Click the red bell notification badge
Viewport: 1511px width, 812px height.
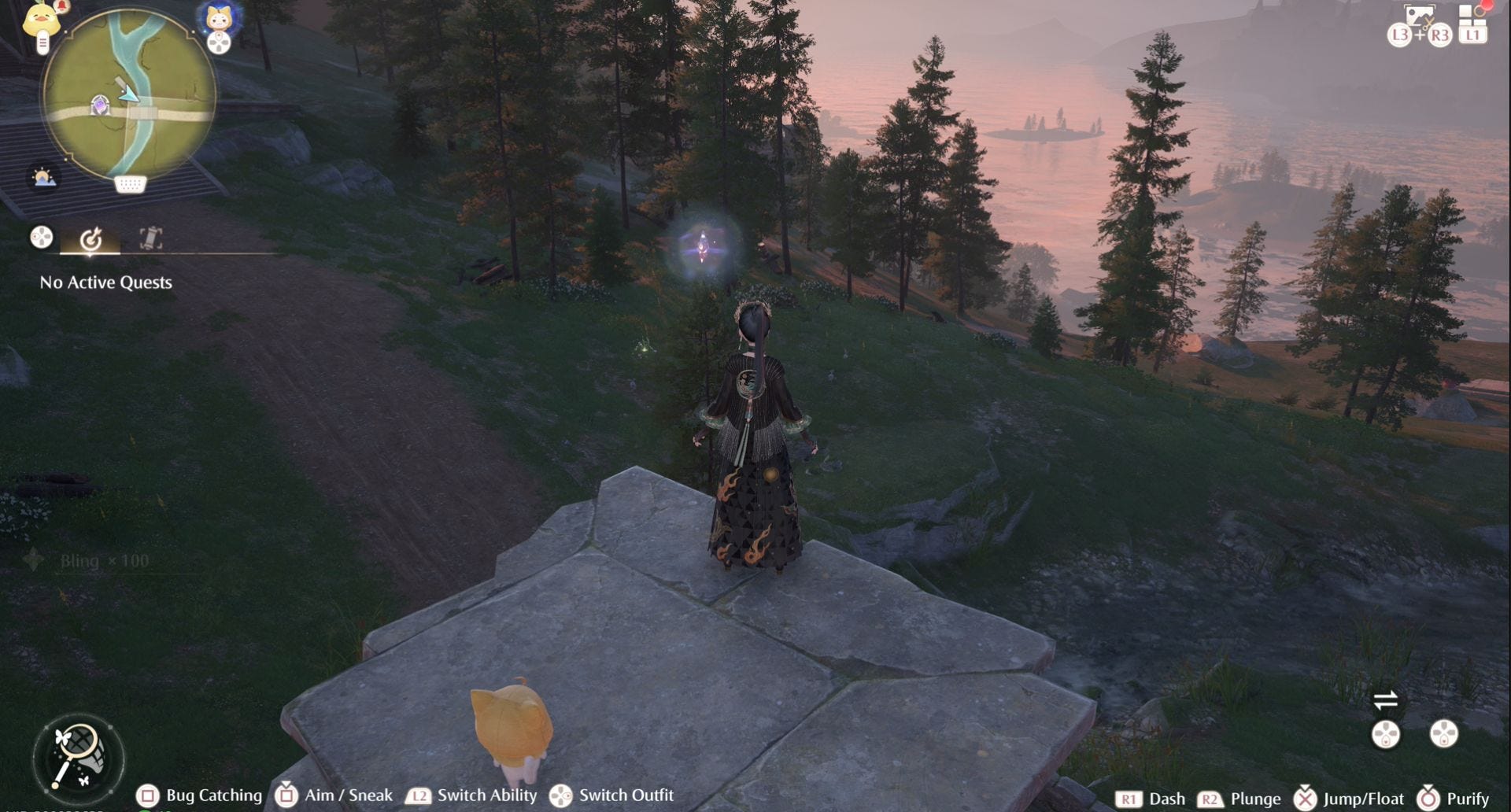click(61, 7)
